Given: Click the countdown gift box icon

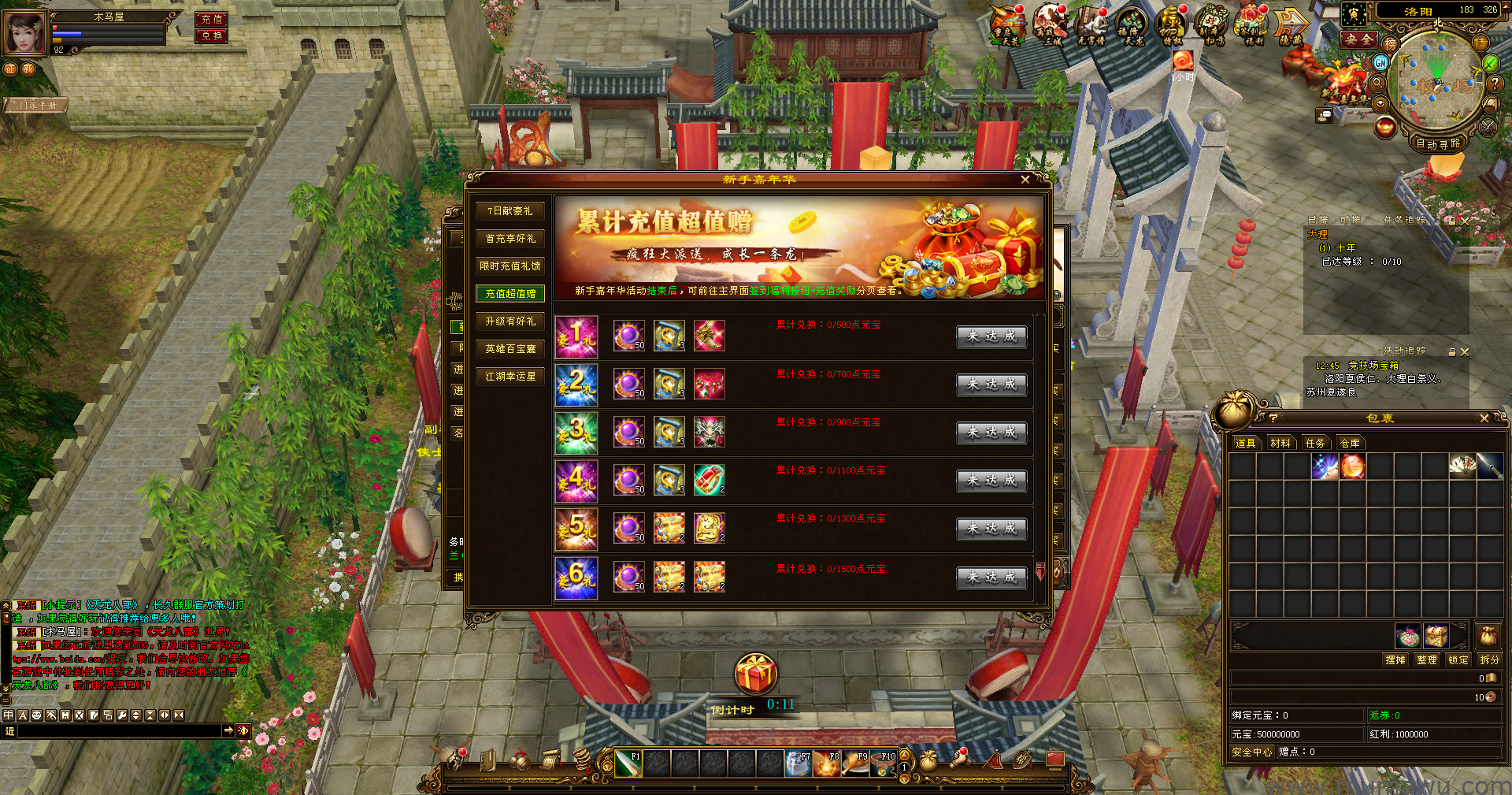Looking at the screenshot, I should (755, 674).
